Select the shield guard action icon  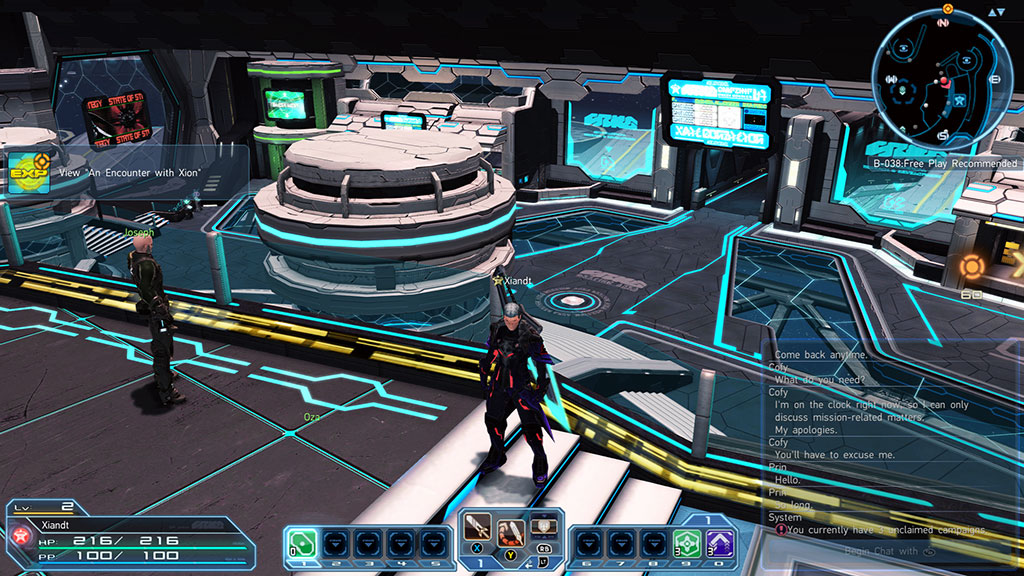(543, 524)
